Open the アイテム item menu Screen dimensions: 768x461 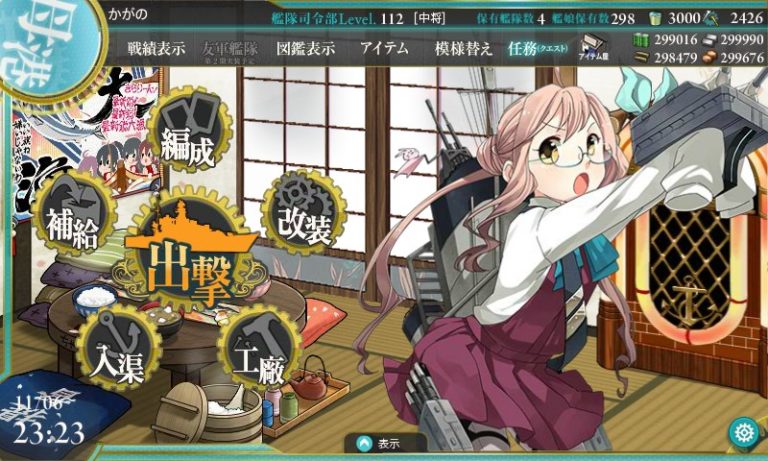coord(384,48)
